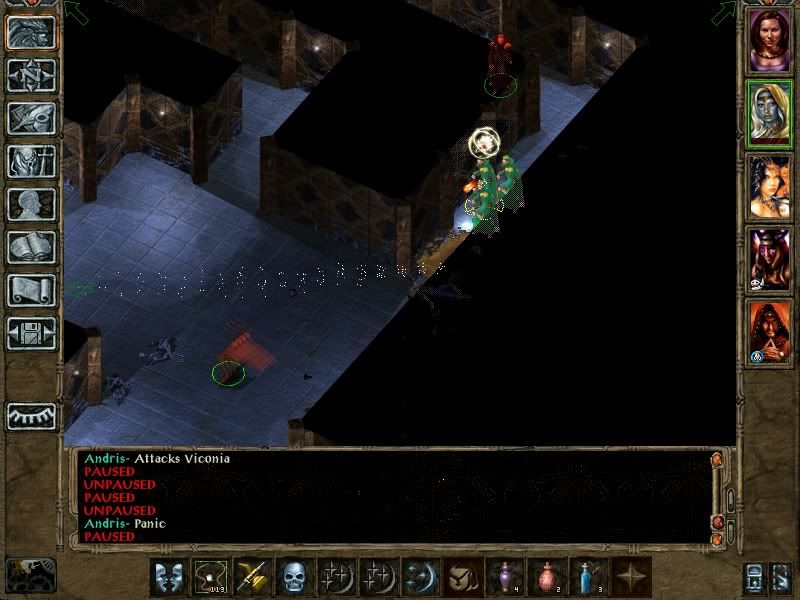The height and width of the screenshot is (600, 800).
Task: Select the dark-haired woman portrait
Action: point(769,187)
